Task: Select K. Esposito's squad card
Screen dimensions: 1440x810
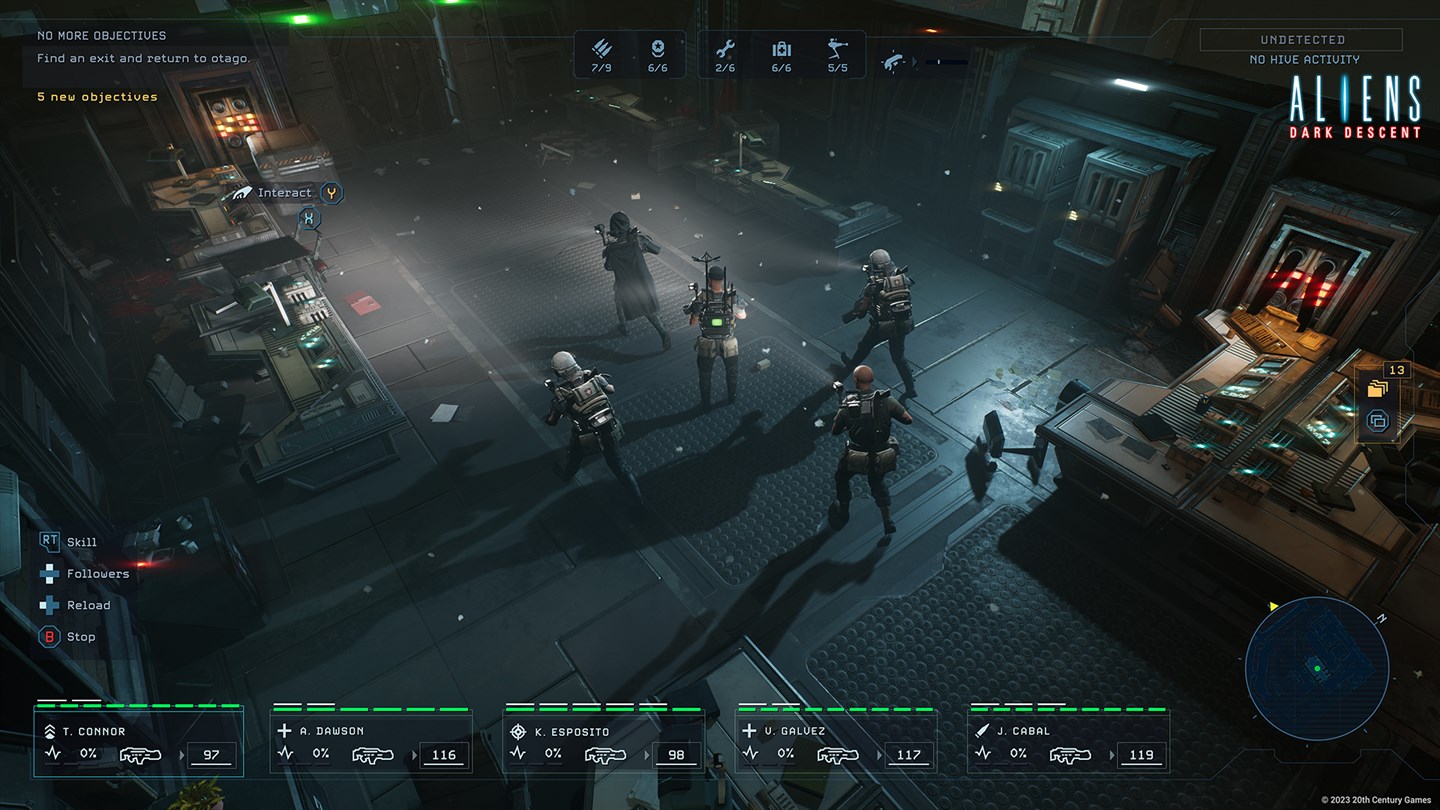Action: tap(603, 742)
